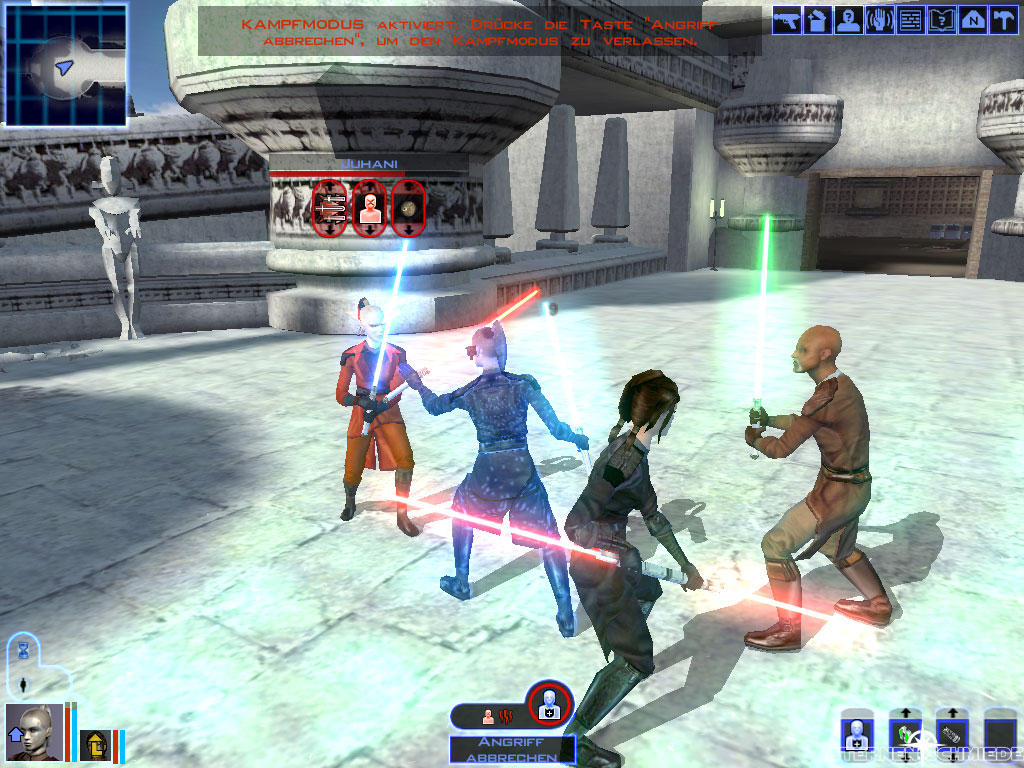The width and height of the screenshot is (1024, 768).
Task: Click the minimap in the corner
Action: pos(66,66)
